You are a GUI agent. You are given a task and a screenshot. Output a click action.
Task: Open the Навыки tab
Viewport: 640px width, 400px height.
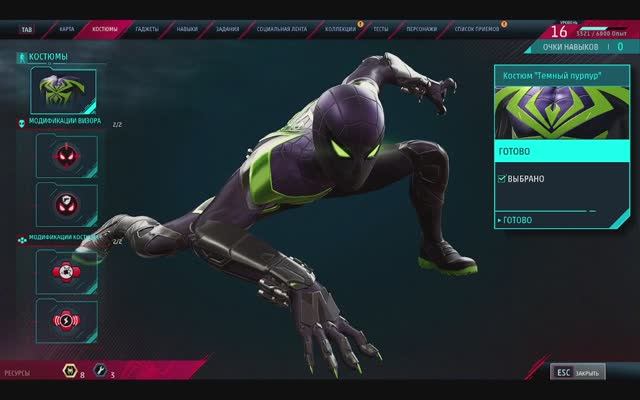pos(188,29)
